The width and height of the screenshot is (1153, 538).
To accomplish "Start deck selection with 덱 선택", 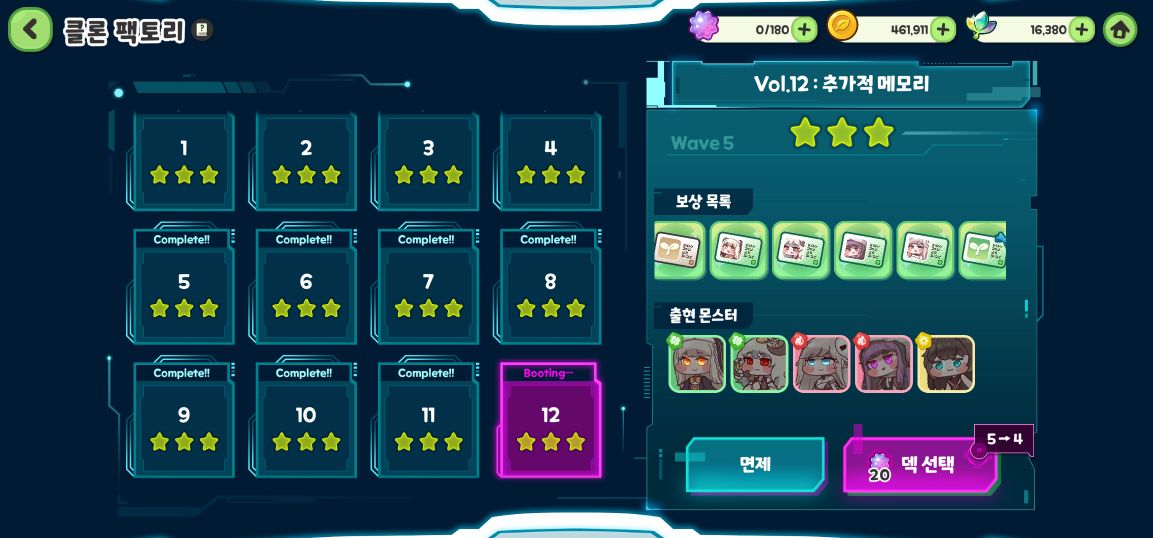I will point(920,465).
